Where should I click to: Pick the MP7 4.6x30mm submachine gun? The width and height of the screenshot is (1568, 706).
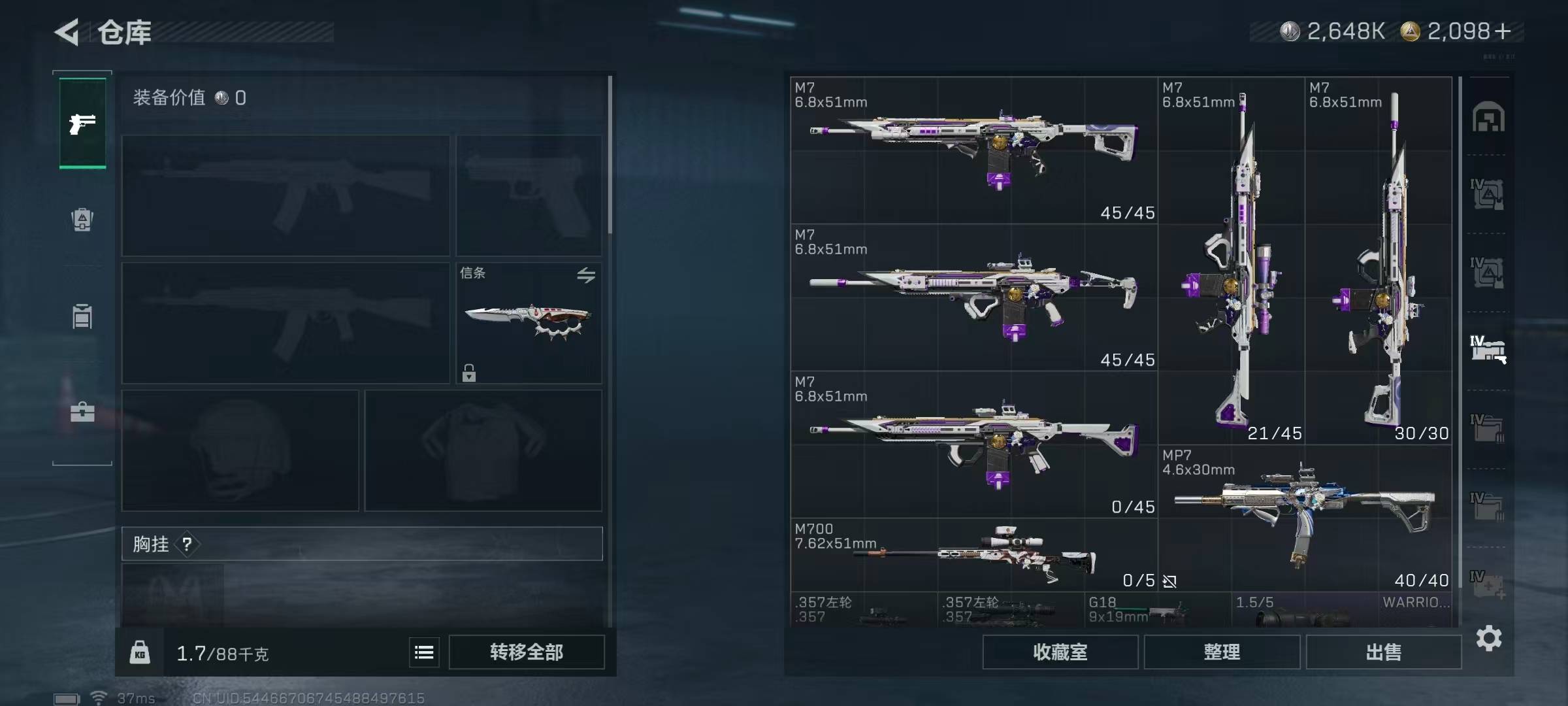1305,518
